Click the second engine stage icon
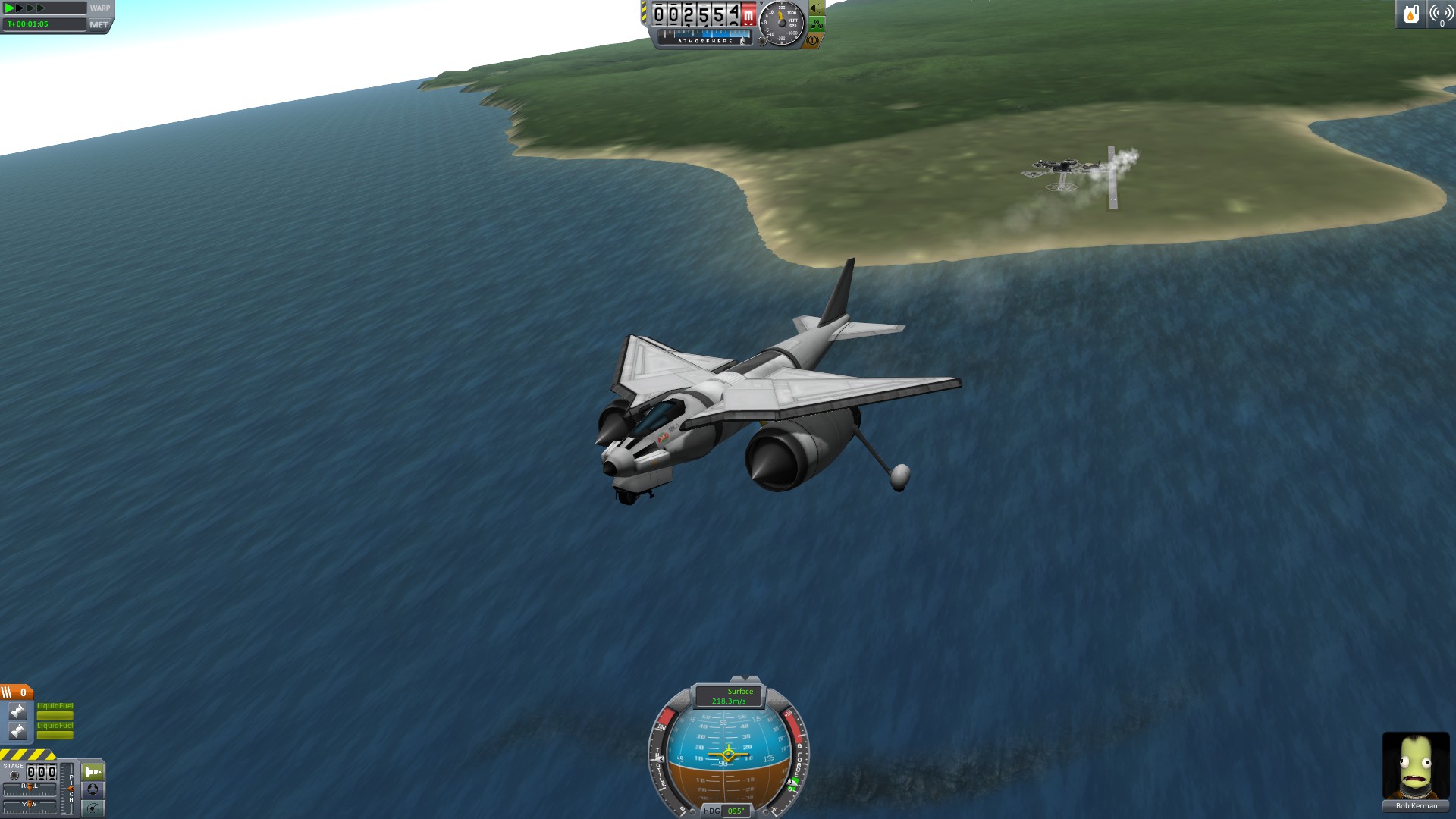The height and width of the screenshot is (819, 1456). [x=17, y=730]
